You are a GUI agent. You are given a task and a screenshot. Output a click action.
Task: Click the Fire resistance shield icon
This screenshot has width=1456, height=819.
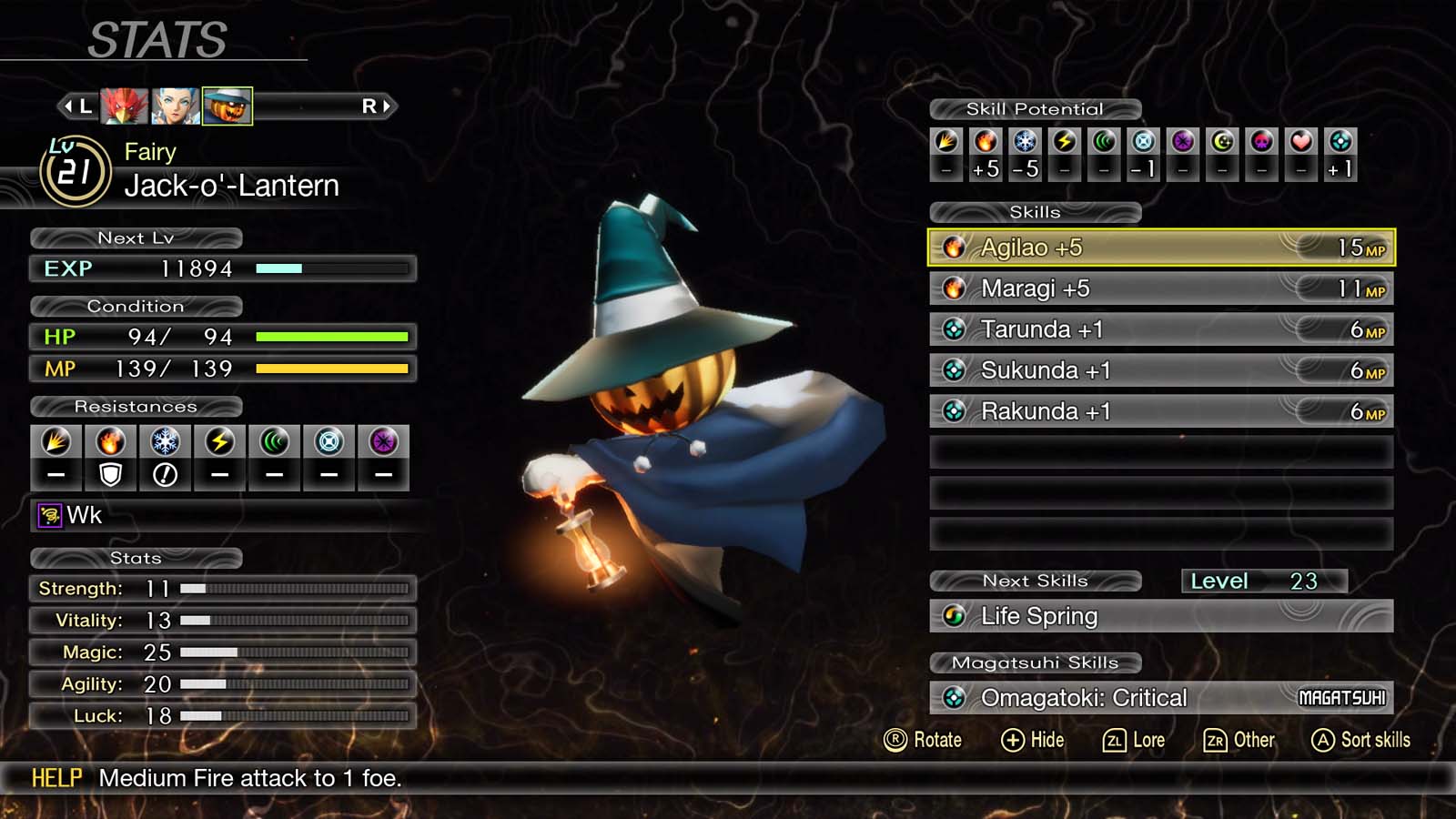pos(109,472)
